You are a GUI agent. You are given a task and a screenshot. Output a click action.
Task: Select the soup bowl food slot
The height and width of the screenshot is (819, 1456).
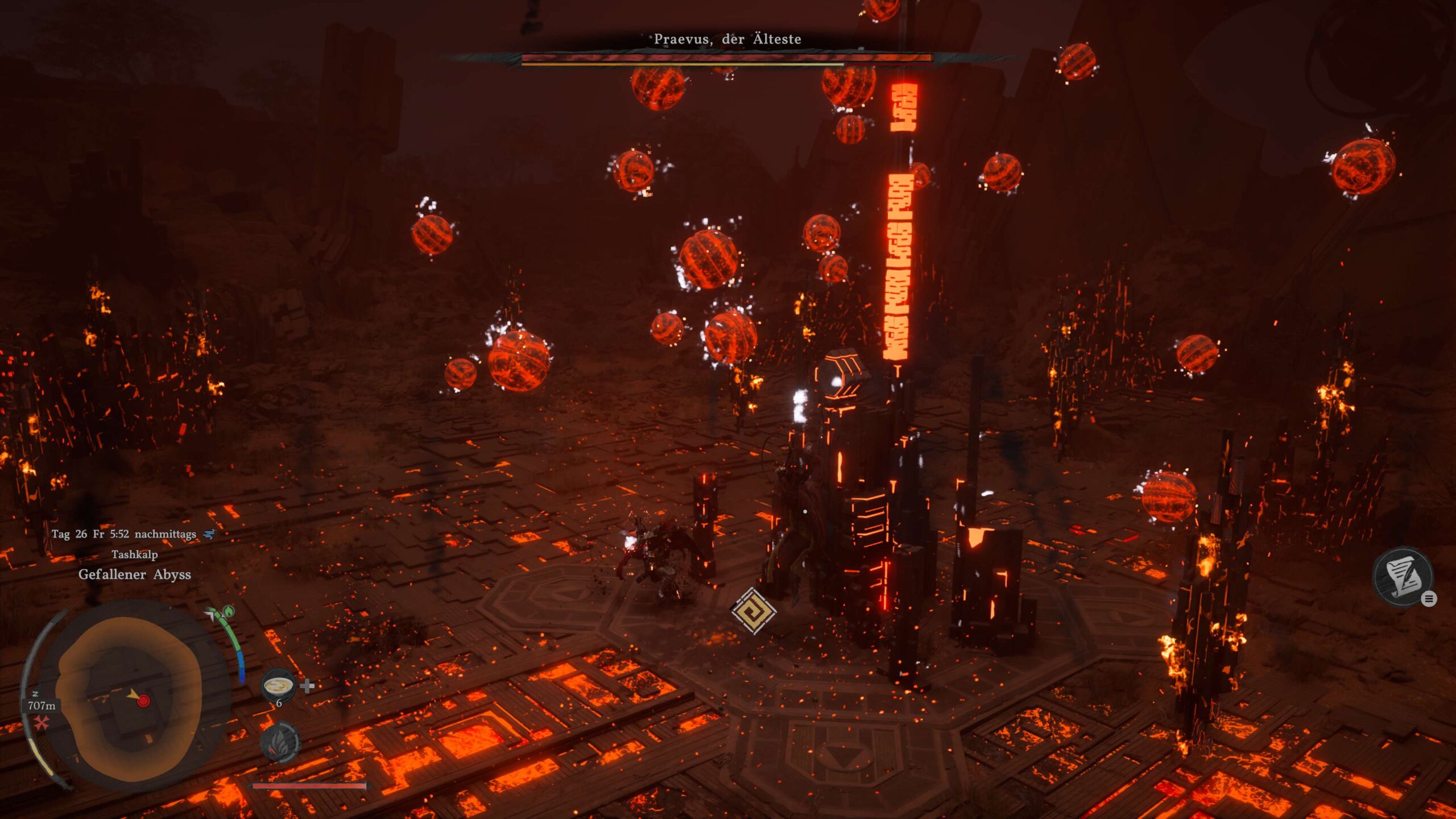tap(278, 685)
